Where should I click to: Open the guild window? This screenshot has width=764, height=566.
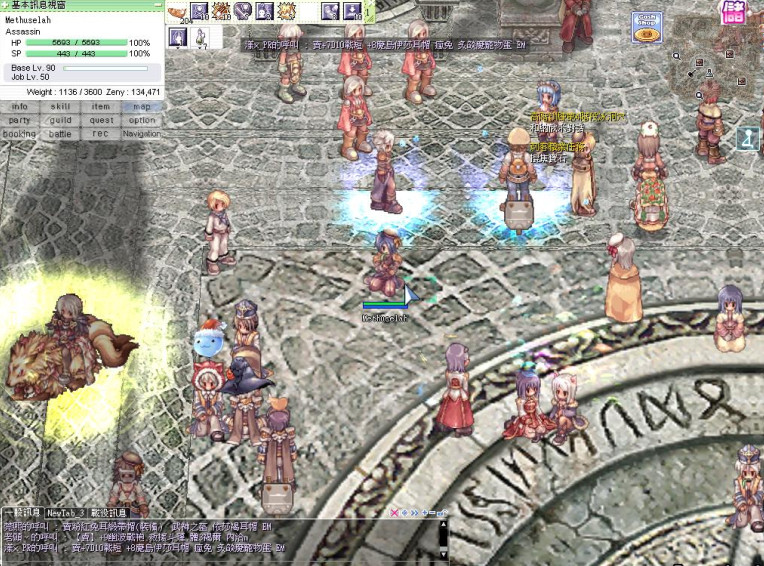60,120
